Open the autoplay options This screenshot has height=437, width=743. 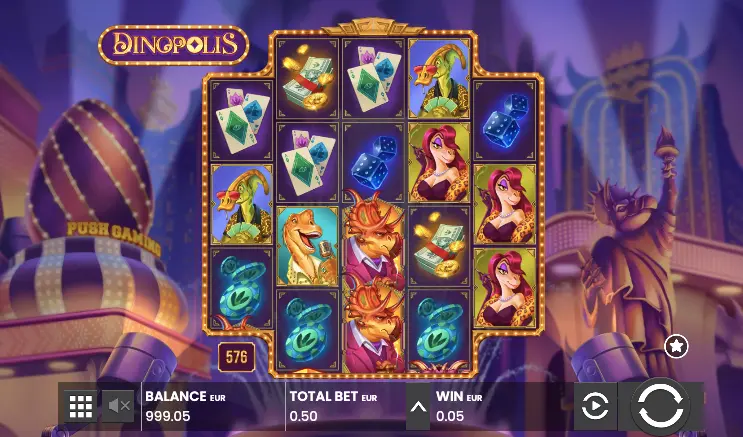pos(595,406)
